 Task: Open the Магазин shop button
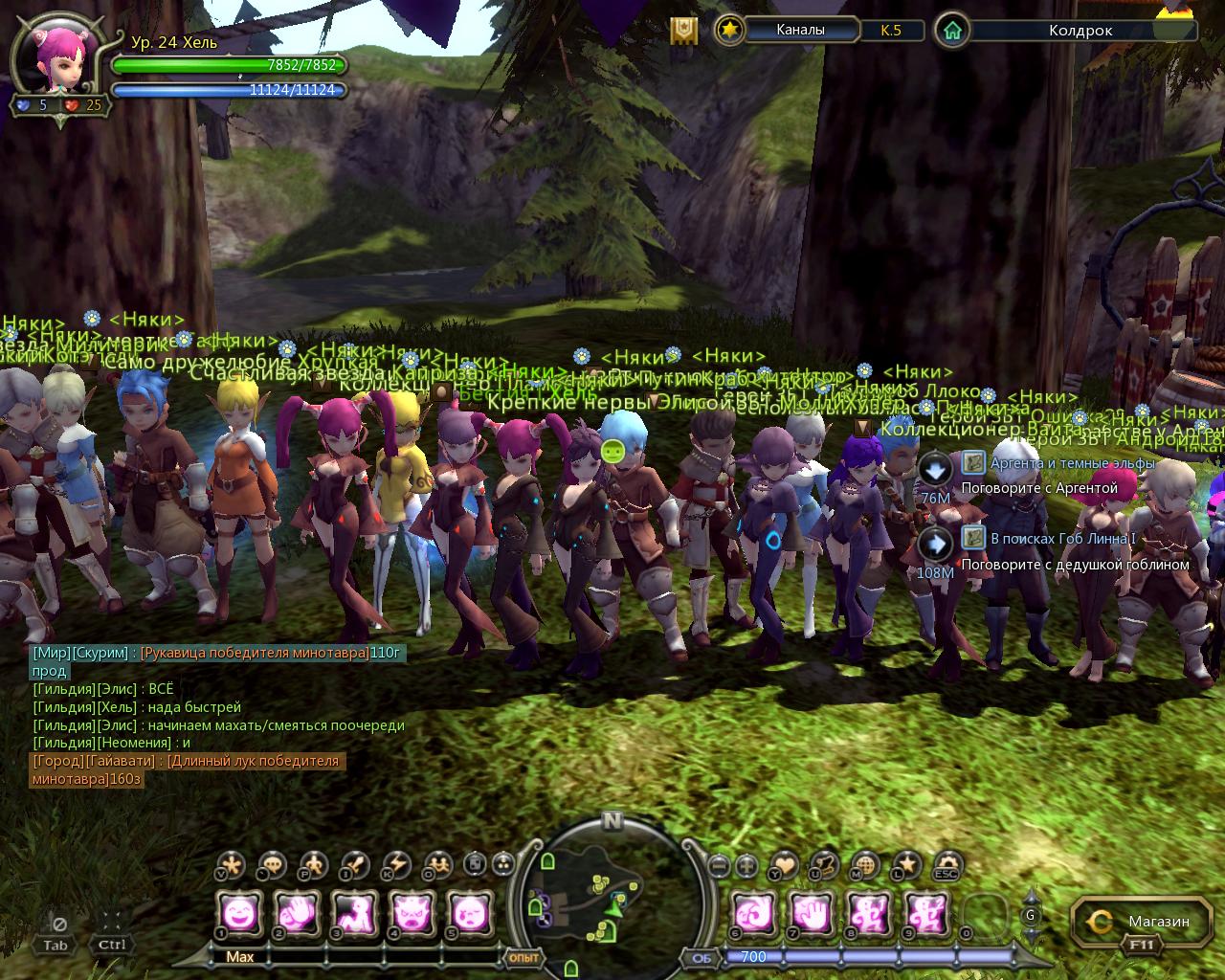pos(1144,922)
